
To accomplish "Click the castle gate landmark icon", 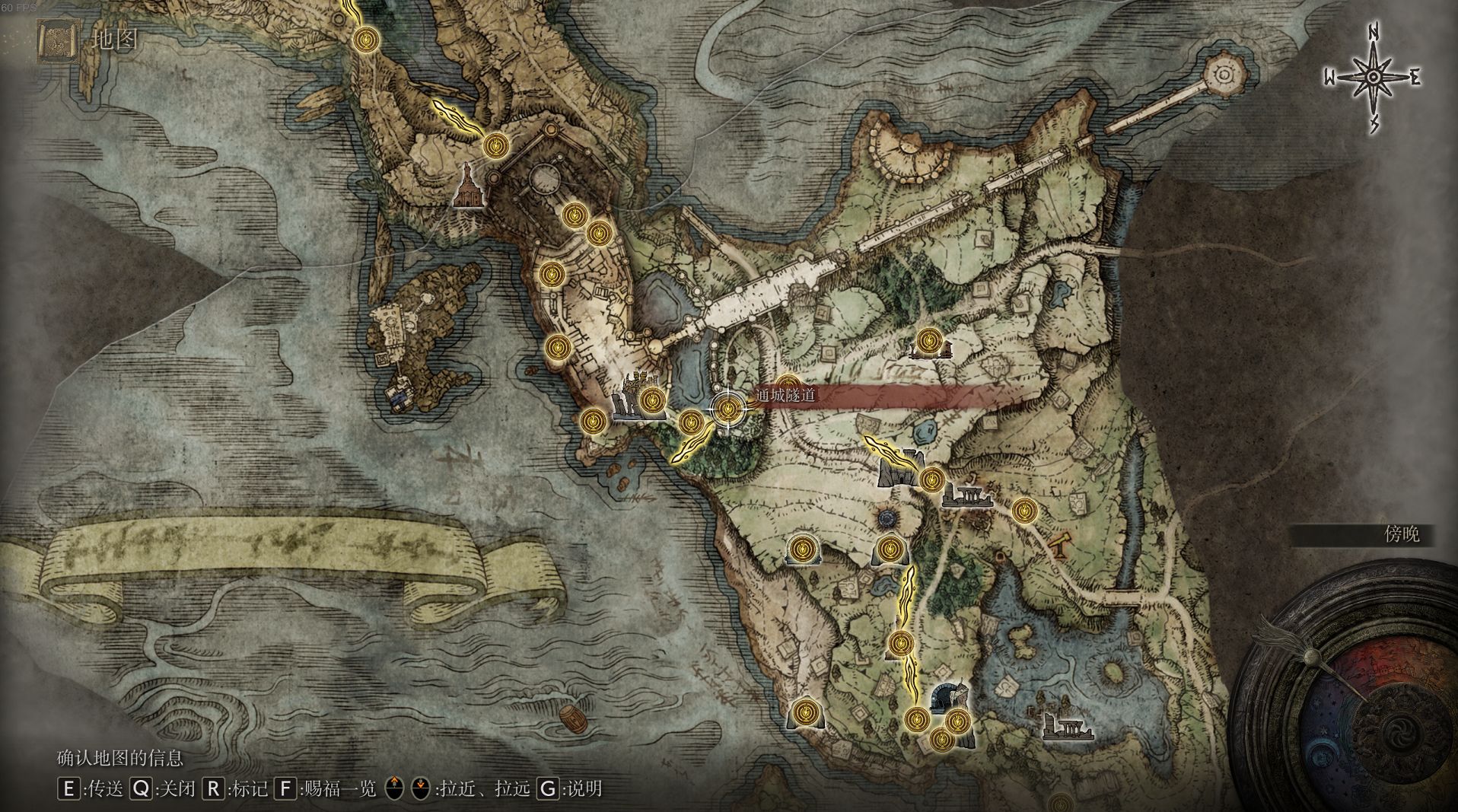I will click(x=898, y=469).
